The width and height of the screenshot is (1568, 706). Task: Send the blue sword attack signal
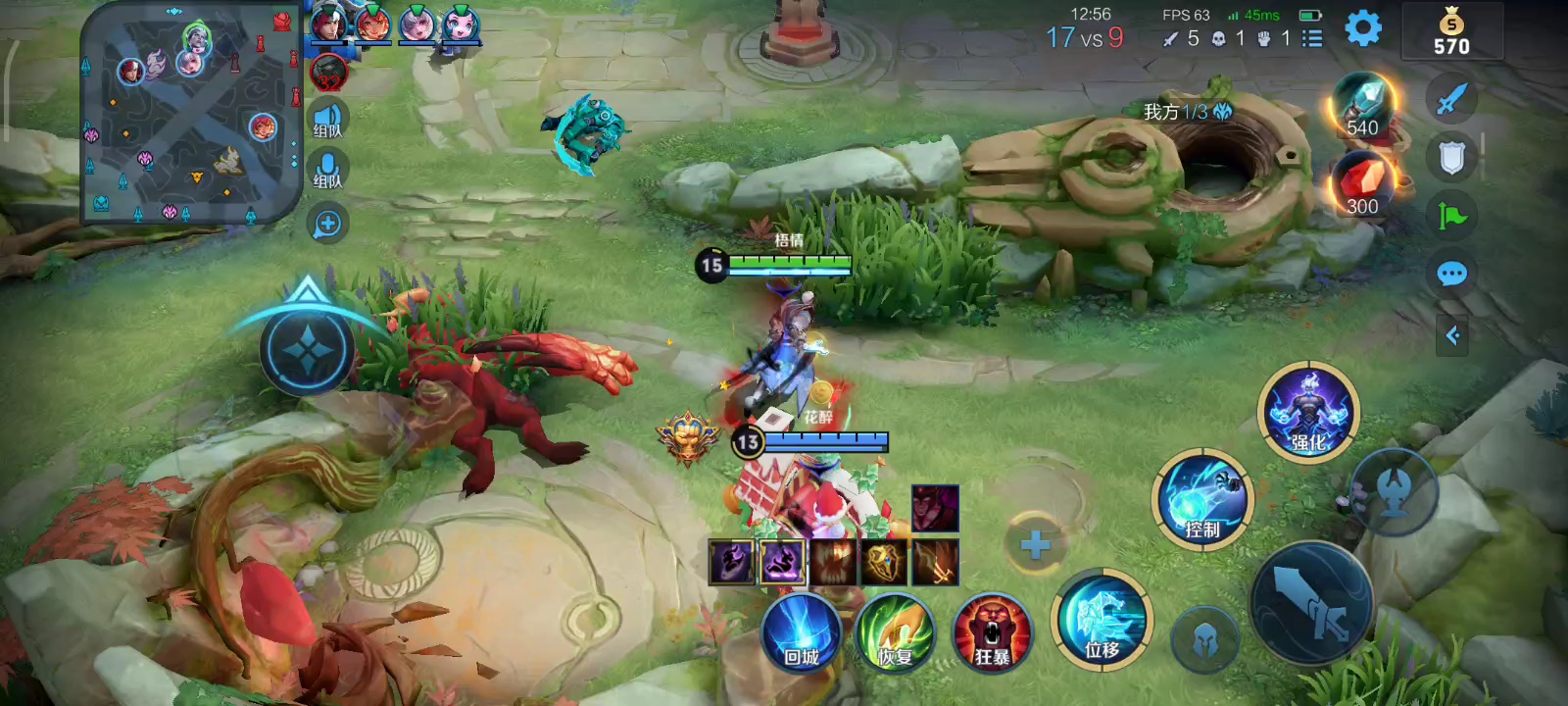coord(1451,98)
